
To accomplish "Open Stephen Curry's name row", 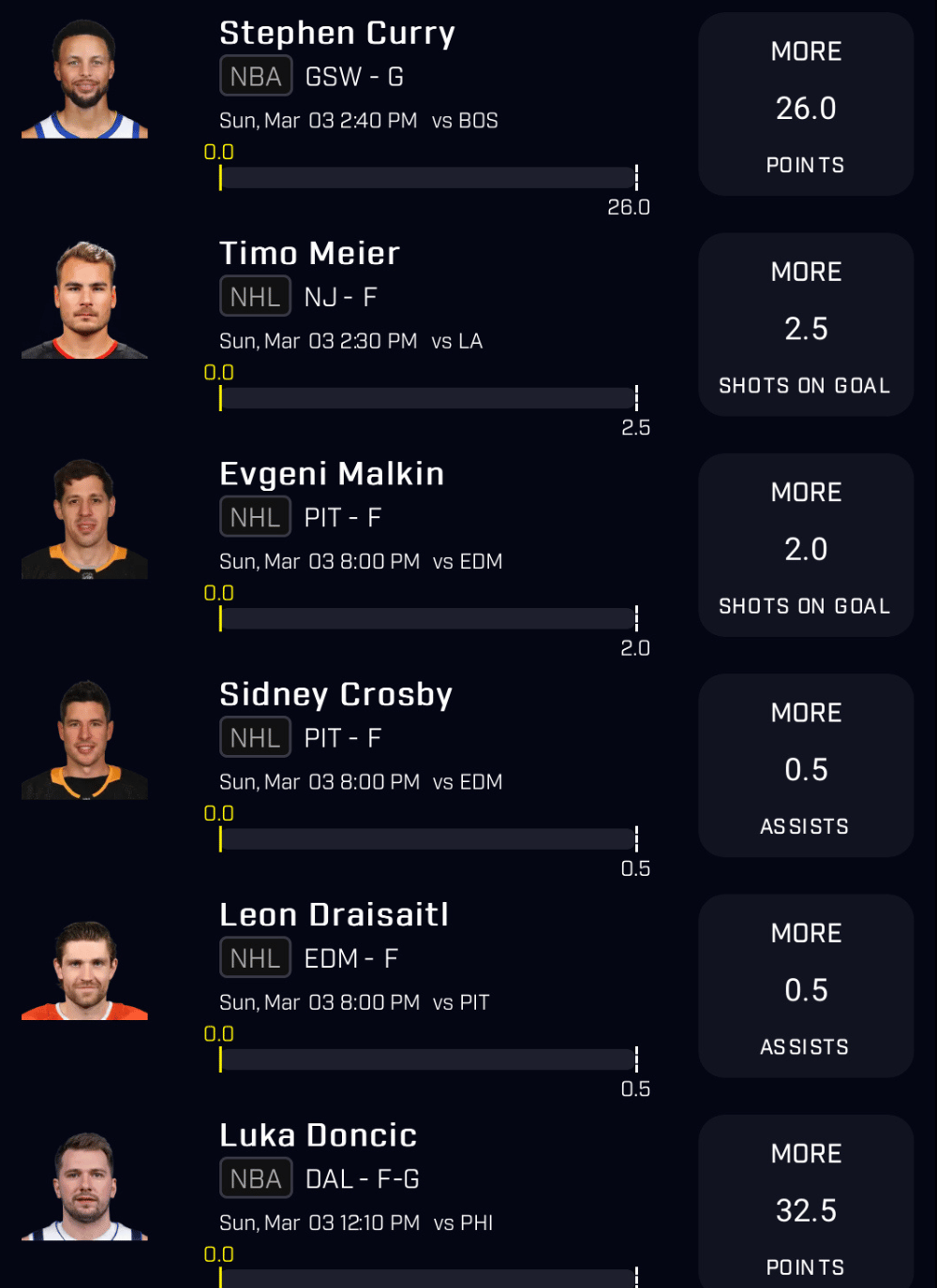I will coord(337,34).
